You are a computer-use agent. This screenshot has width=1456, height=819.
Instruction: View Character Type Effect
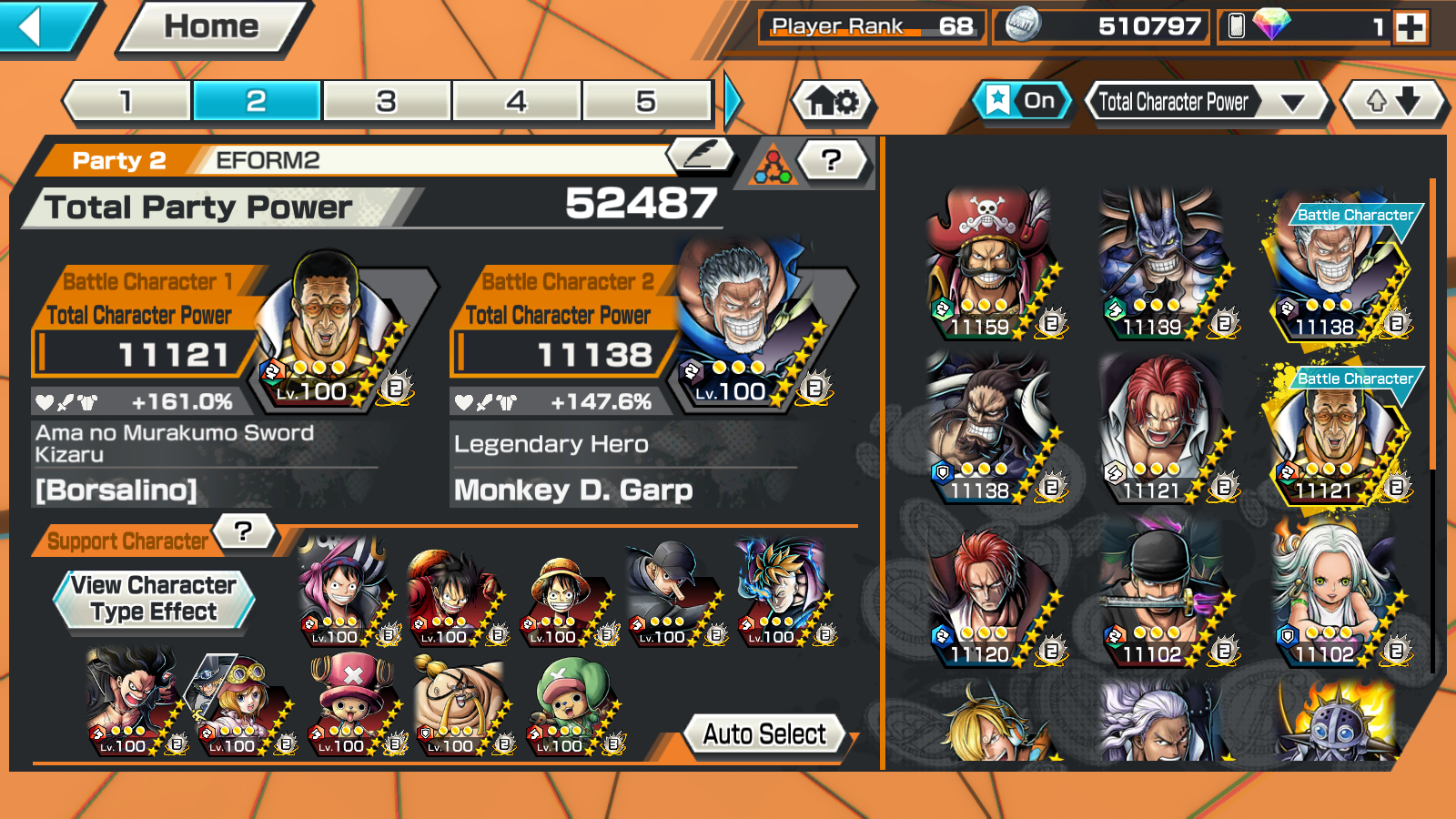[x=154, y=598]
